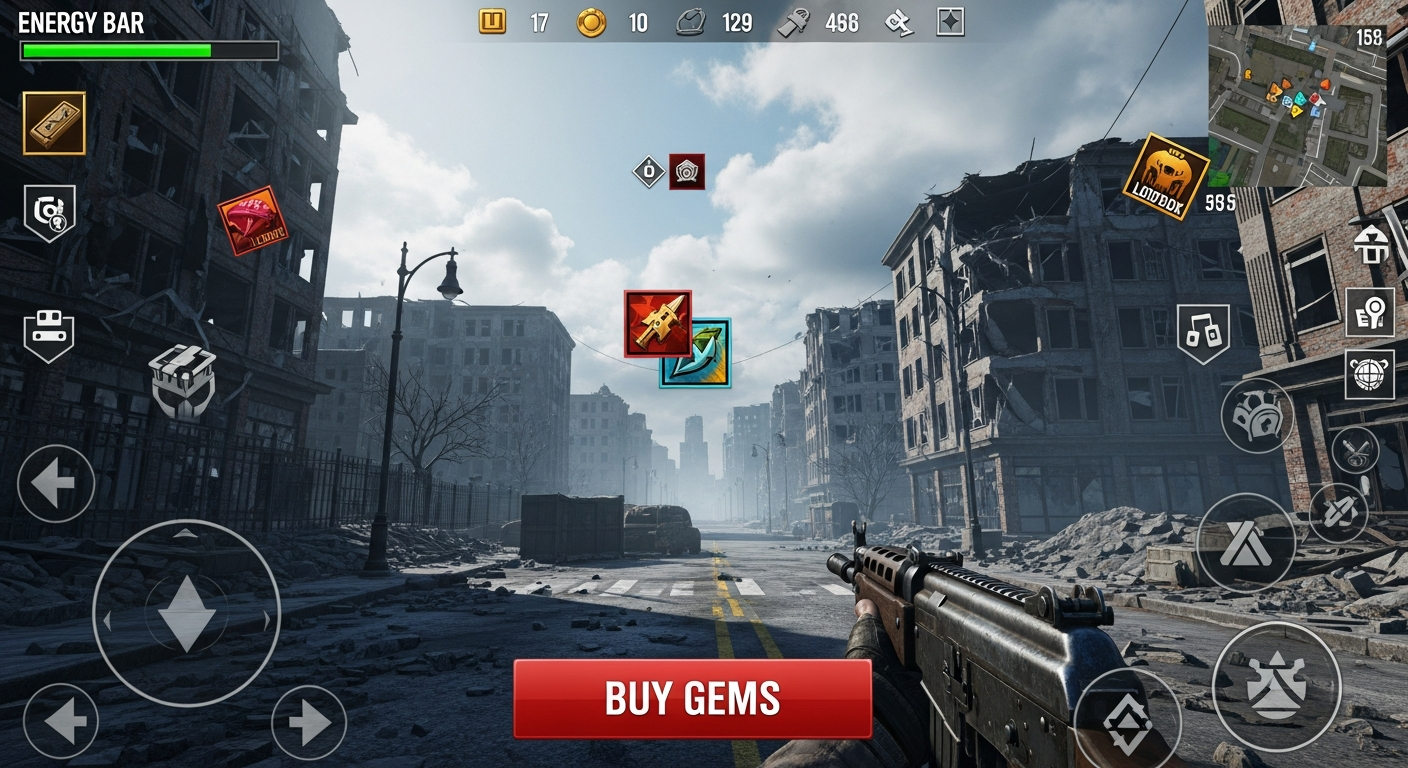
Task: Tap the armor vest round button
Action: (x=1257, y=415)
